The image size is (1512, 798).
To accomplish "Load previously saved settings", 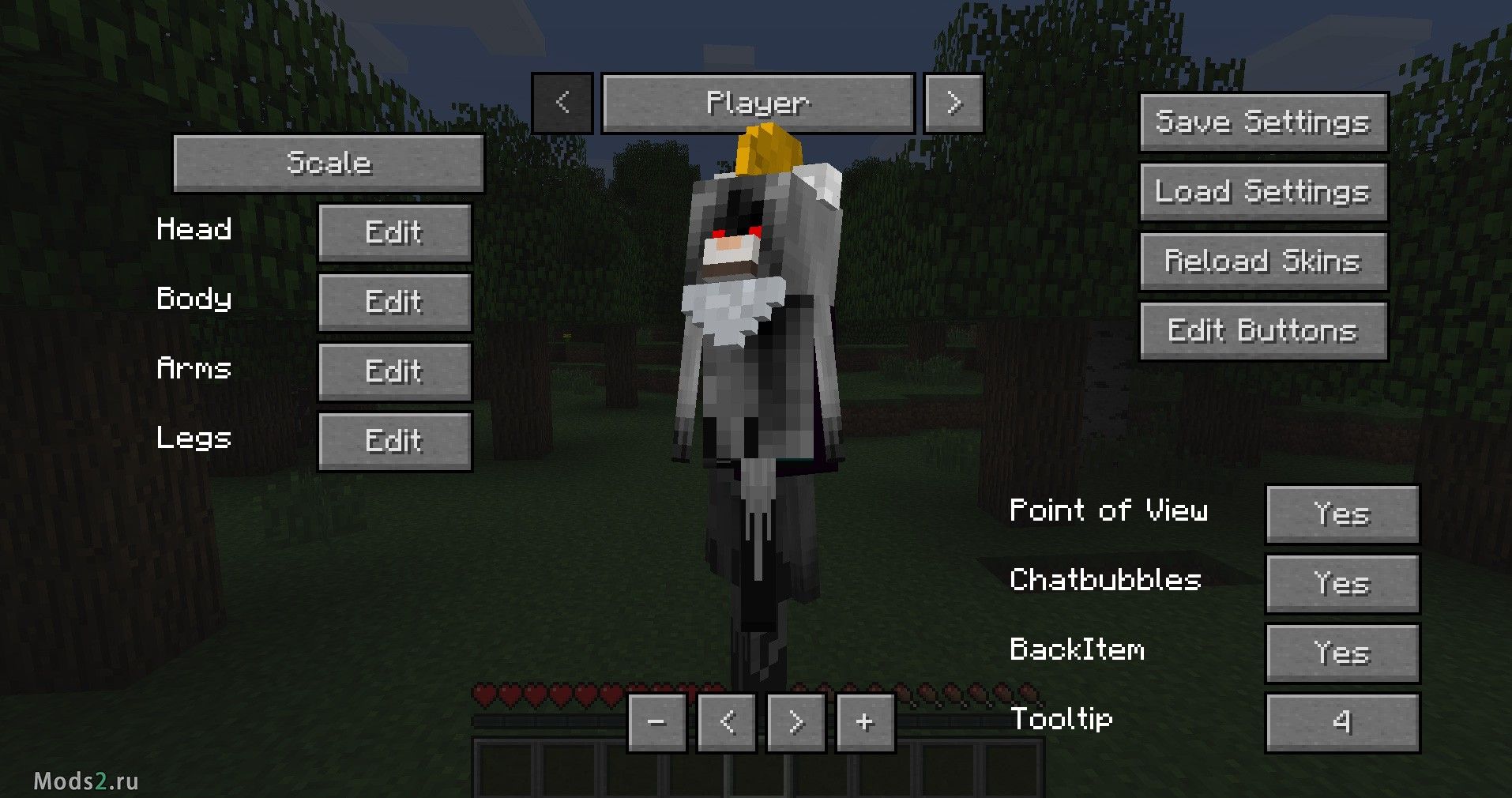I will (x=1262, y=191).
